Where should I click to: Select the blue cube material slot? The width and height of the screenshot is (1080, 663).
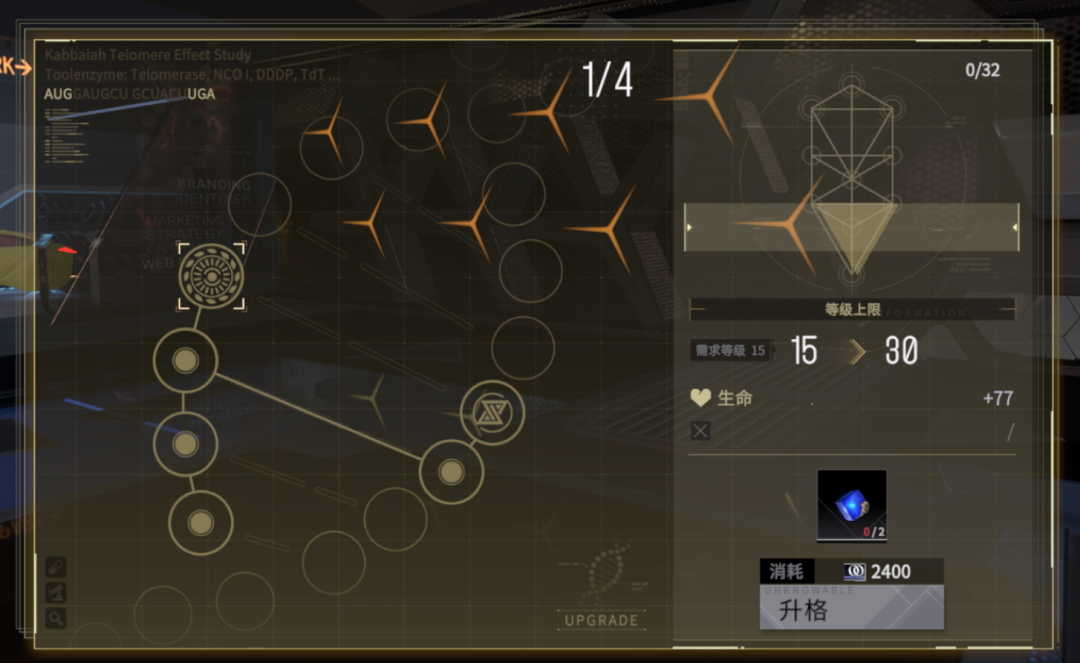click(x=851, y=505)
